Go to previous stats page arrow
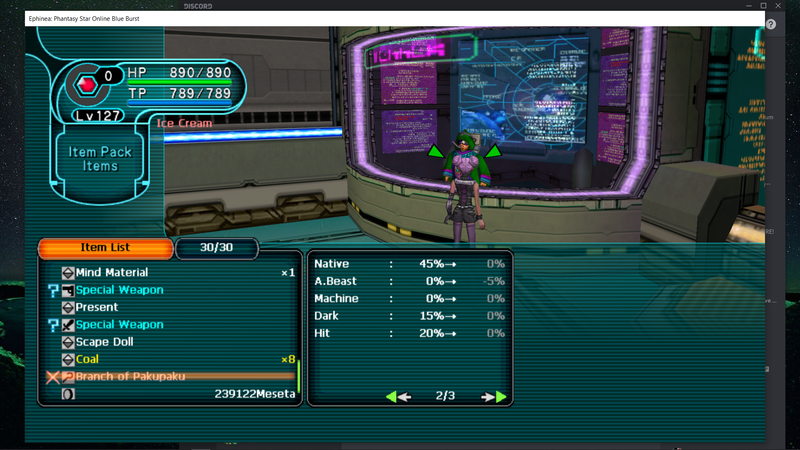 coord(398,397)
